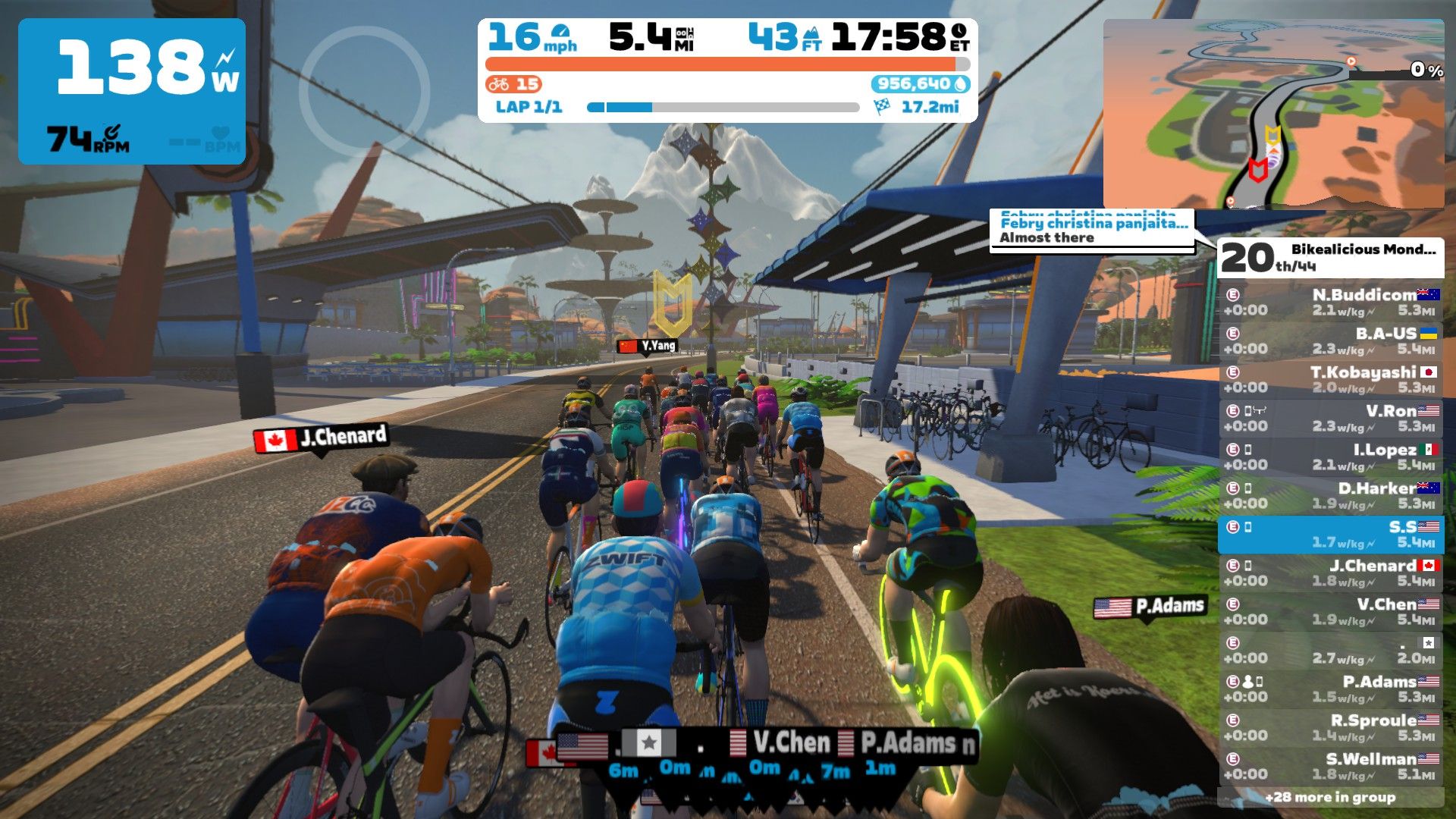Choose P.Adams row in rider list

tap(1331, 689)
